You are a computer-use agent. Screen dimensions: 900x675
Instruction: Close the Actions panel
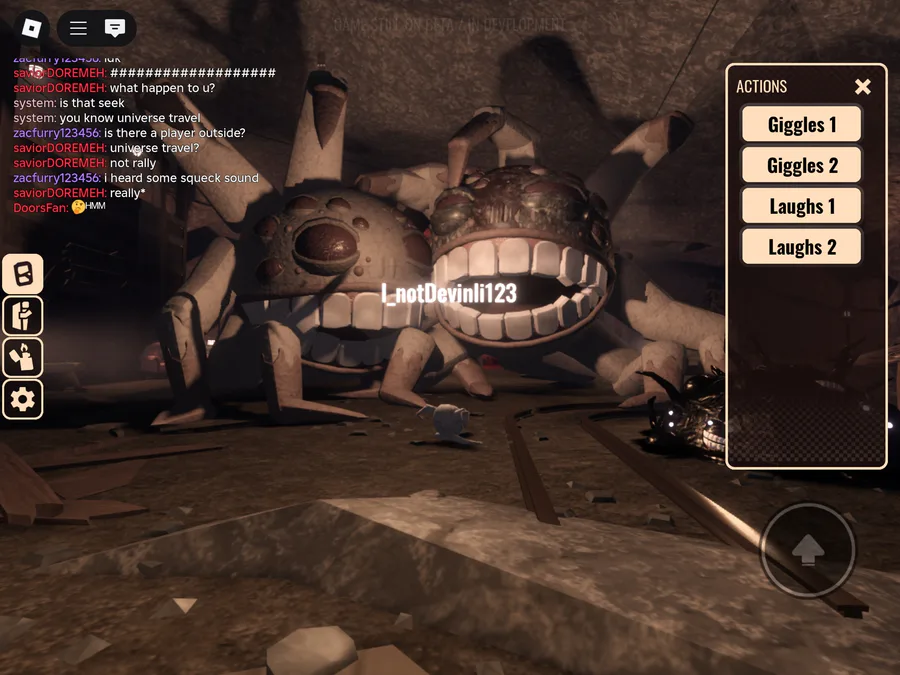click(863, 87)
